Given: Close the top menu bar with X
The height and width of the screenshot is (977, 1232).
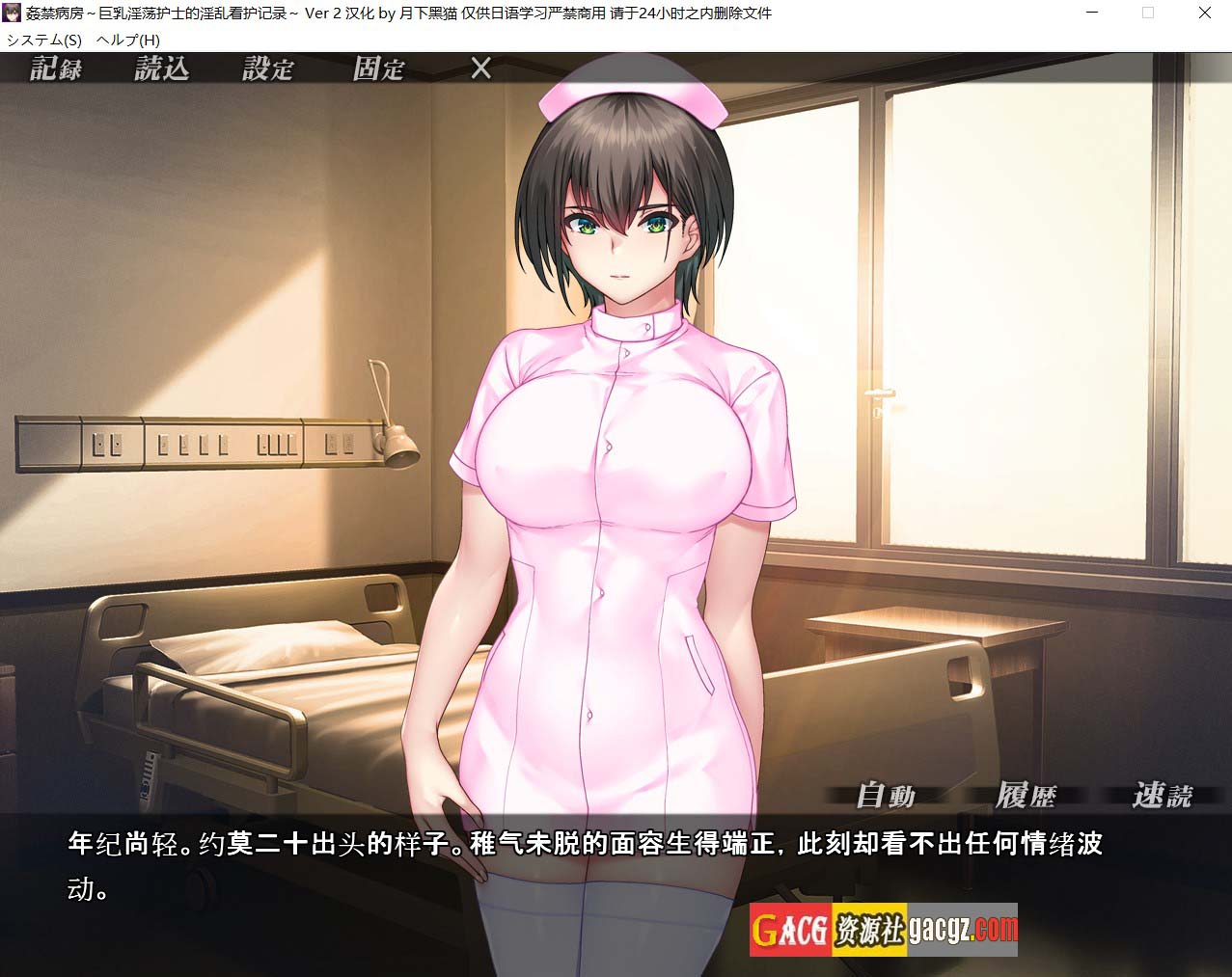Looking at the screenshot, I should [x=480, y=68].
